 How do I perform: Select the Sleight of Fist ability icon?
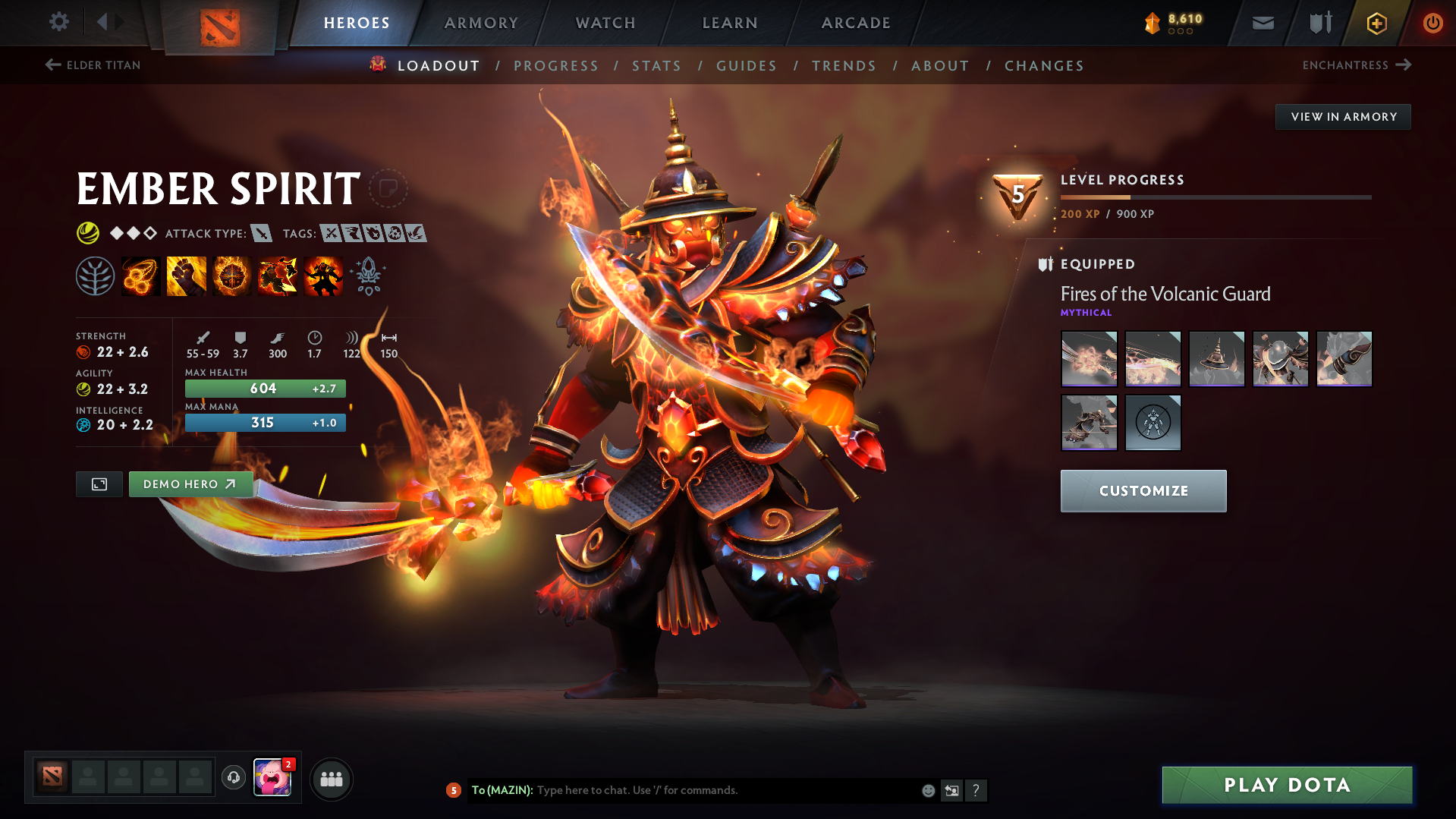pos(186,276)
